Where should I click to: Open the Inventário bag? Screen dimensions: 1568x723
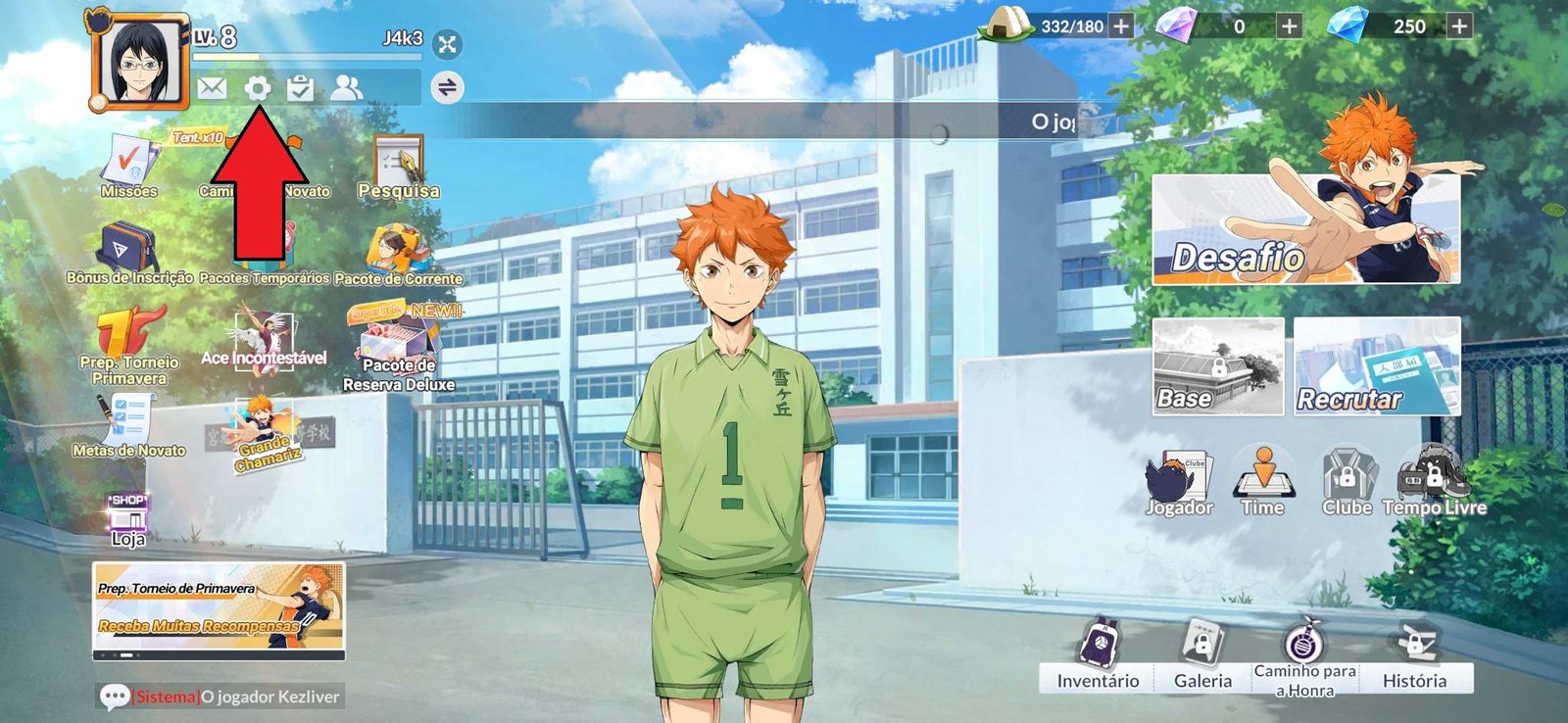(1098, 656)
